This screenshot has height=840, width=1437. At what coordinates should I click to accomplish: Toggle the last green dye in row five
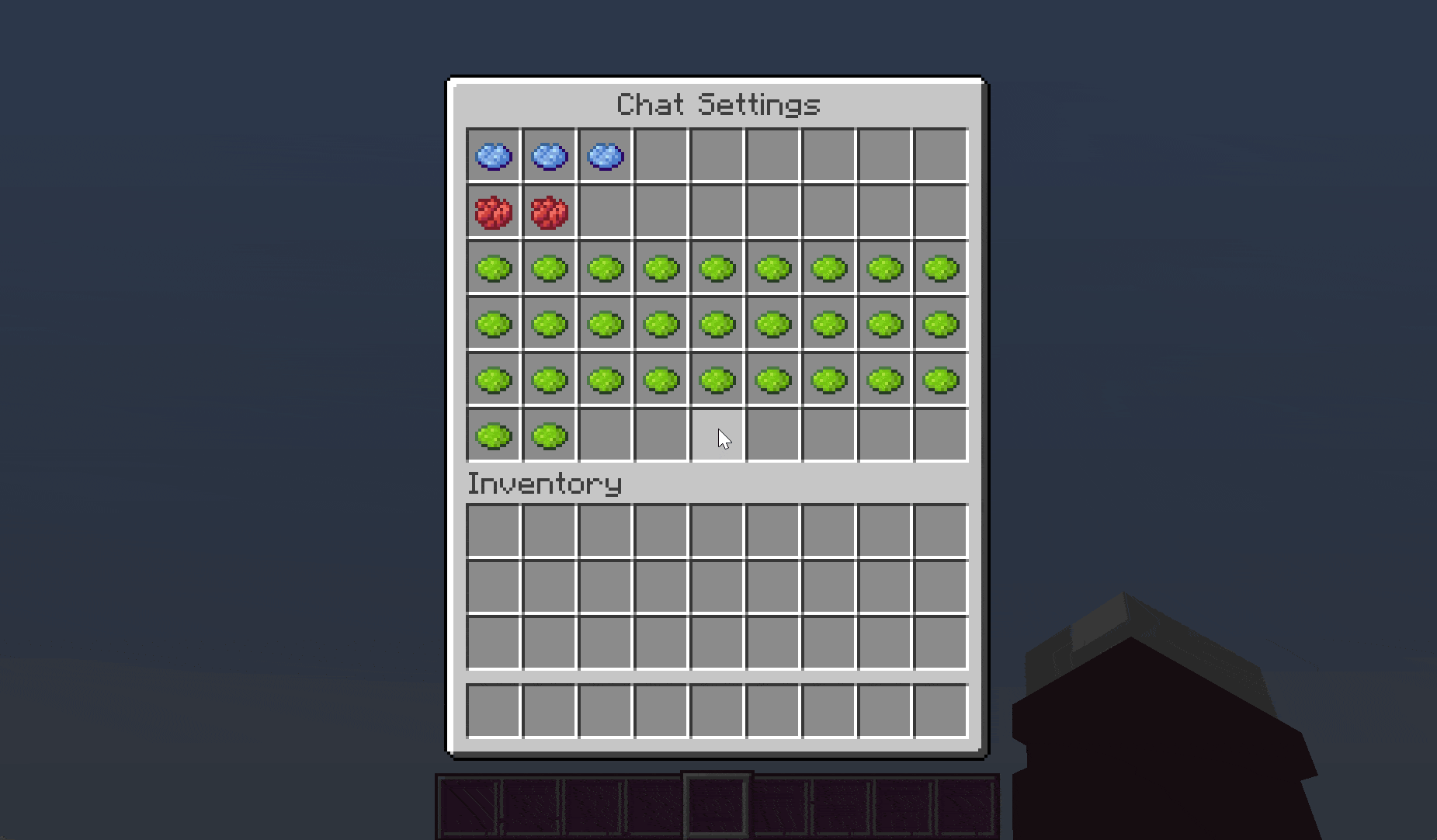[x=940, y=380]
